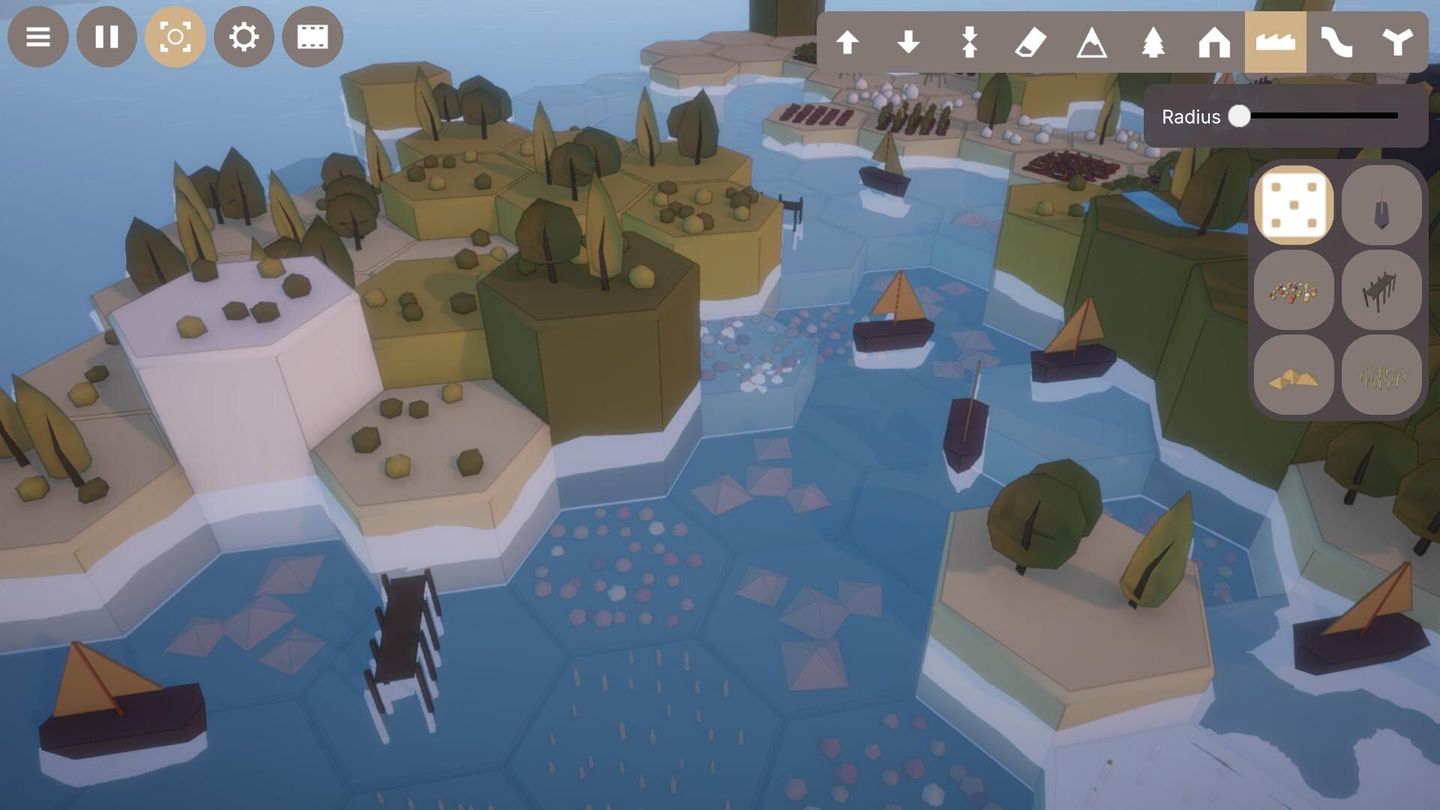Open the river drawing tool
The height and width of the screenshot is (810, 1440).
tap(1337, 42)
